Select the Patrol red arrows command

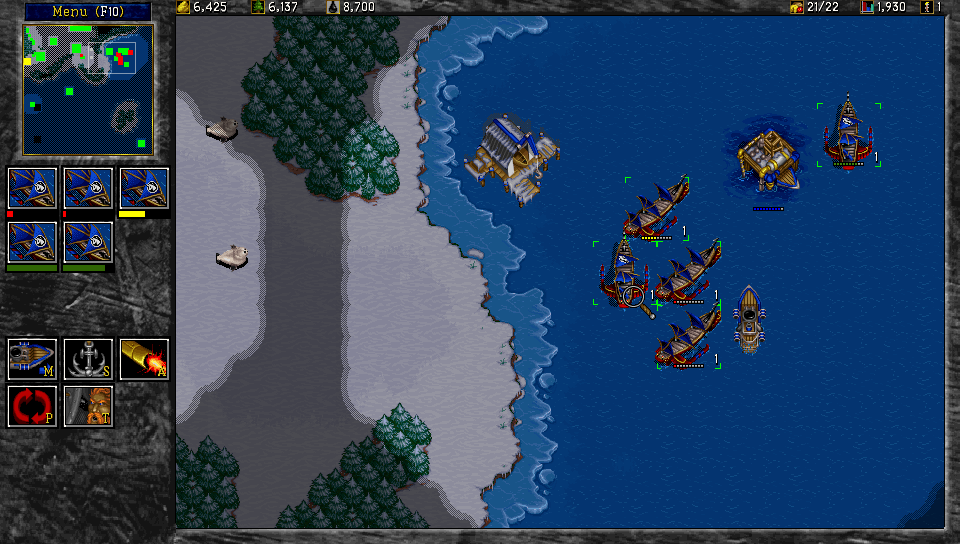[32, 406]
